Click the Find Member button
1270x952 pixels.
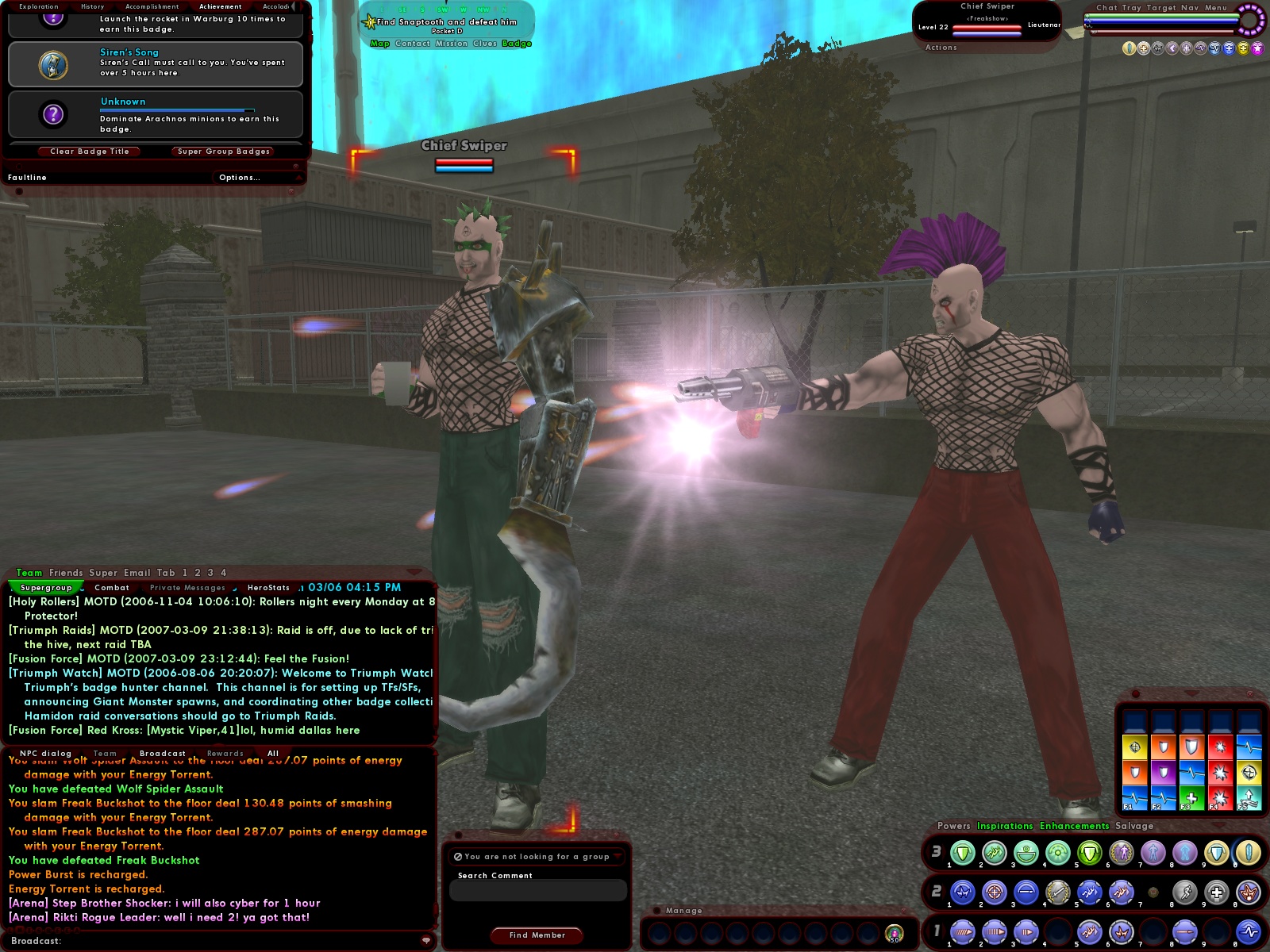(537, 935)
